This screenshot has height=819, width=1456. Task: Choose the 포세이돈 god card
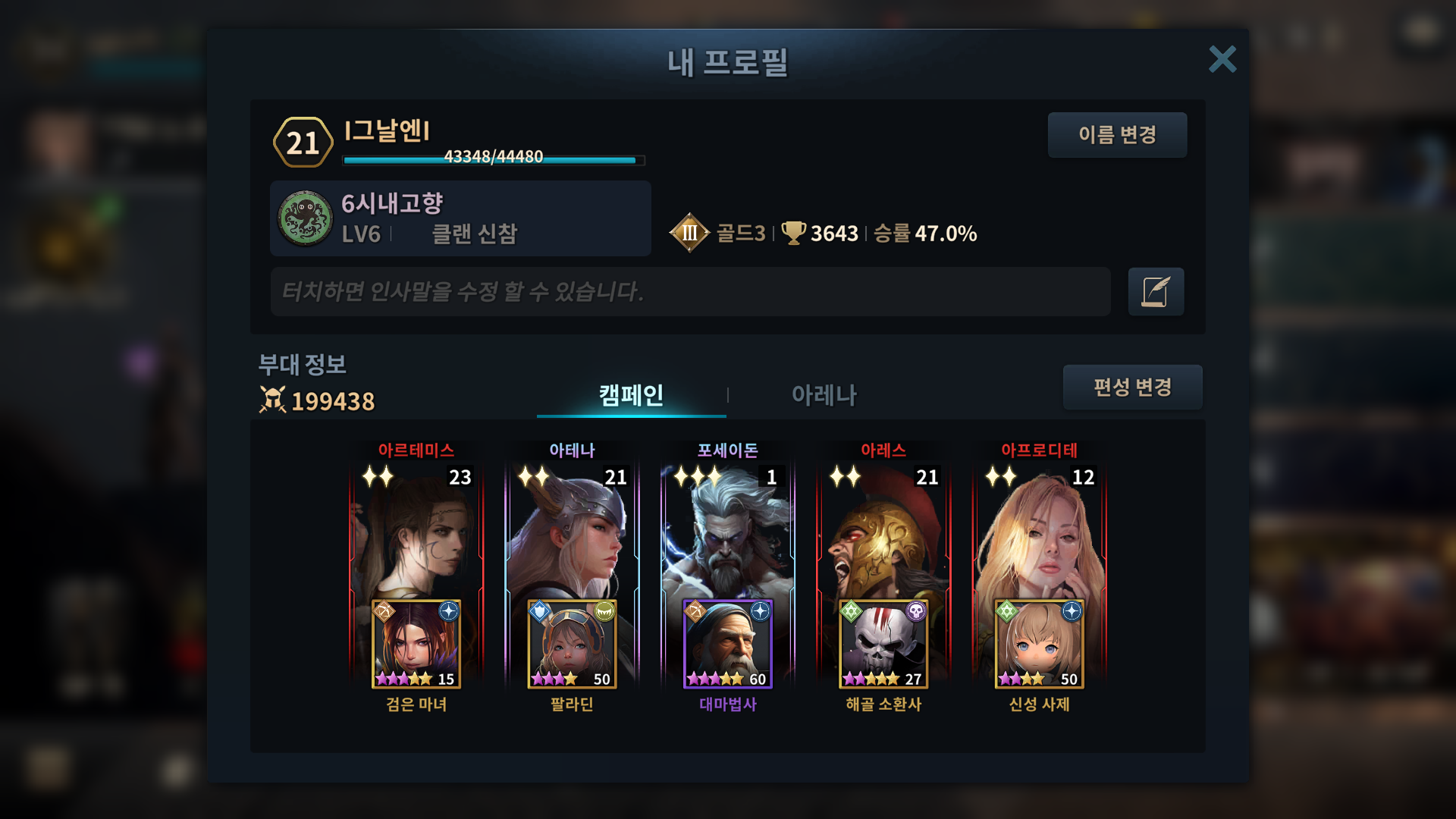(x=727, y=531)
